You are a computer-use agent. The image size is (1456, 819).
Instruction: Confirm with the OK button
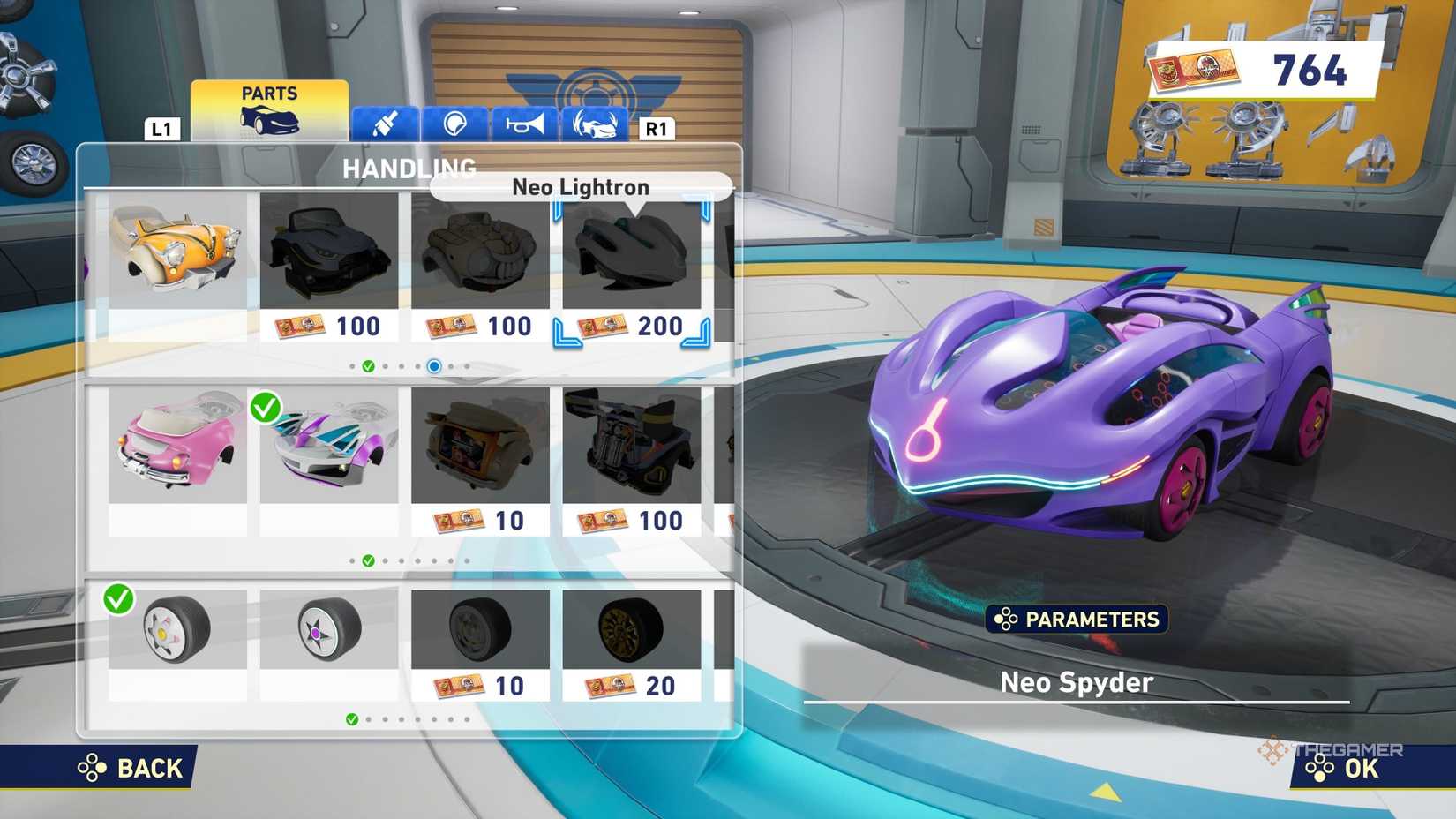point(1345,768)
